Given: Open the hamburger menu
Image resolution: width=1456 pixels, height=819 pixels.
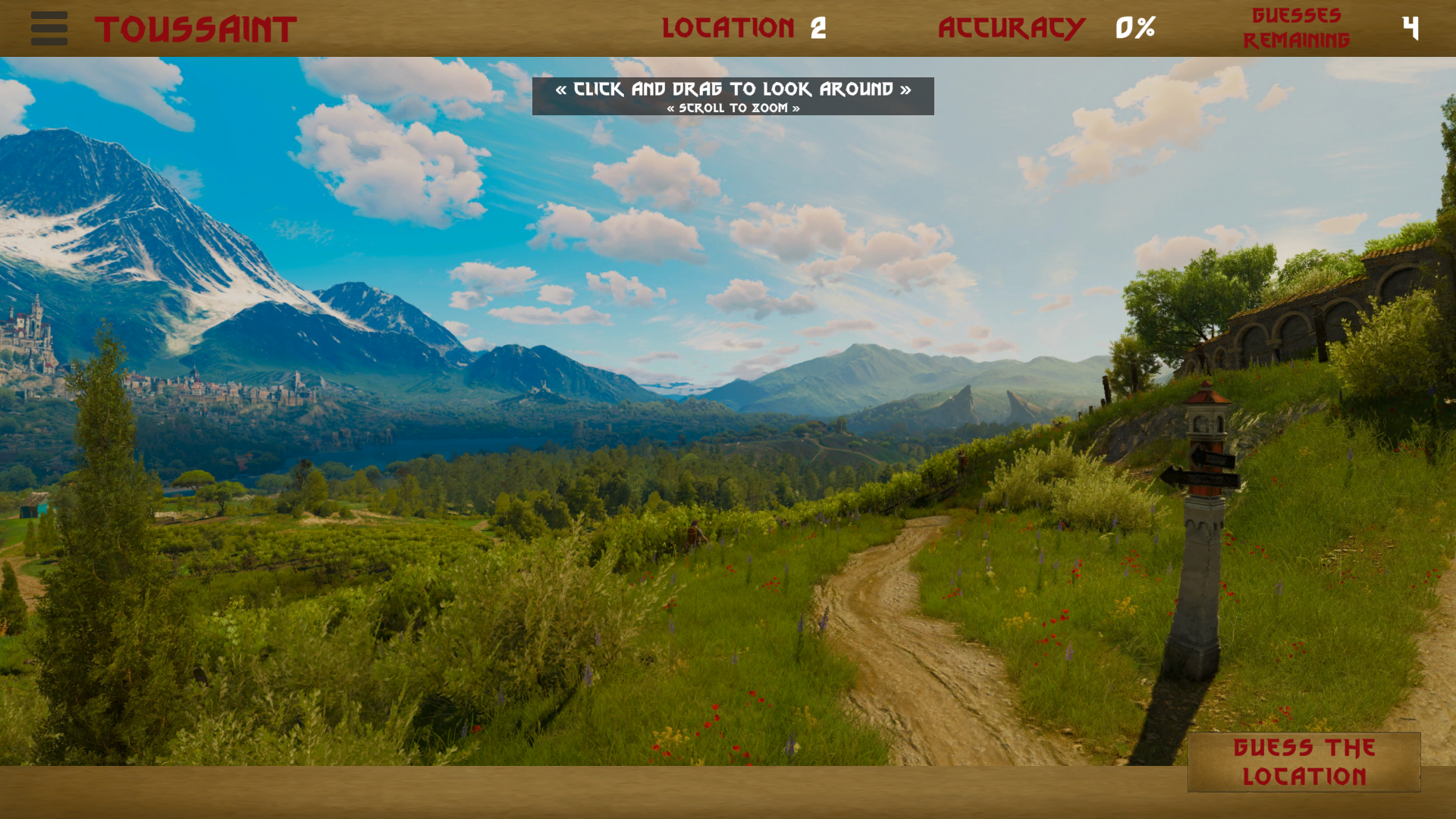Looking at the screenshot, I should [x=49, y=28].
